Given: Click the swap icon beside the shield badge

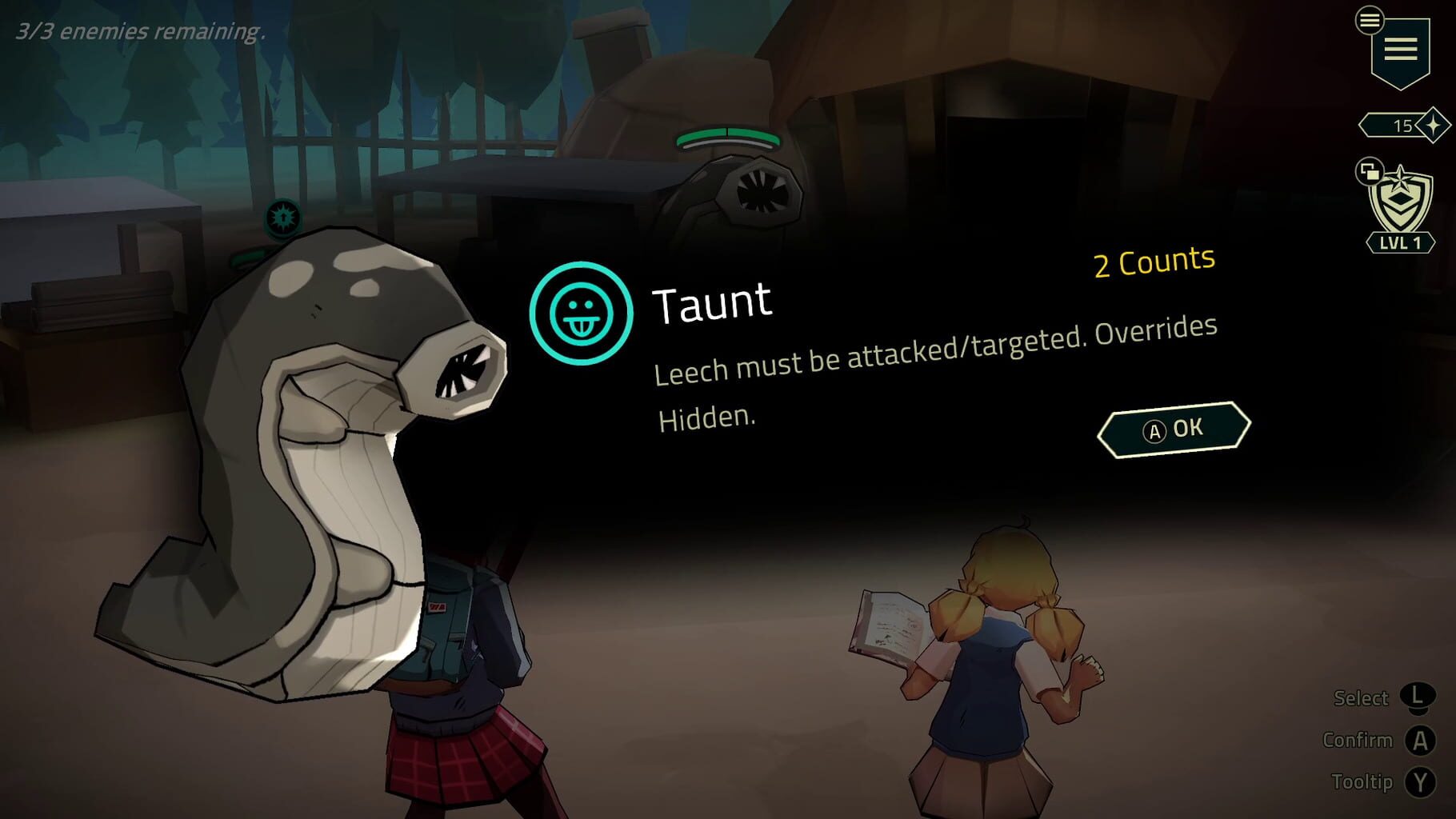Looking at the screenshot, I should tap(1370, 171).
